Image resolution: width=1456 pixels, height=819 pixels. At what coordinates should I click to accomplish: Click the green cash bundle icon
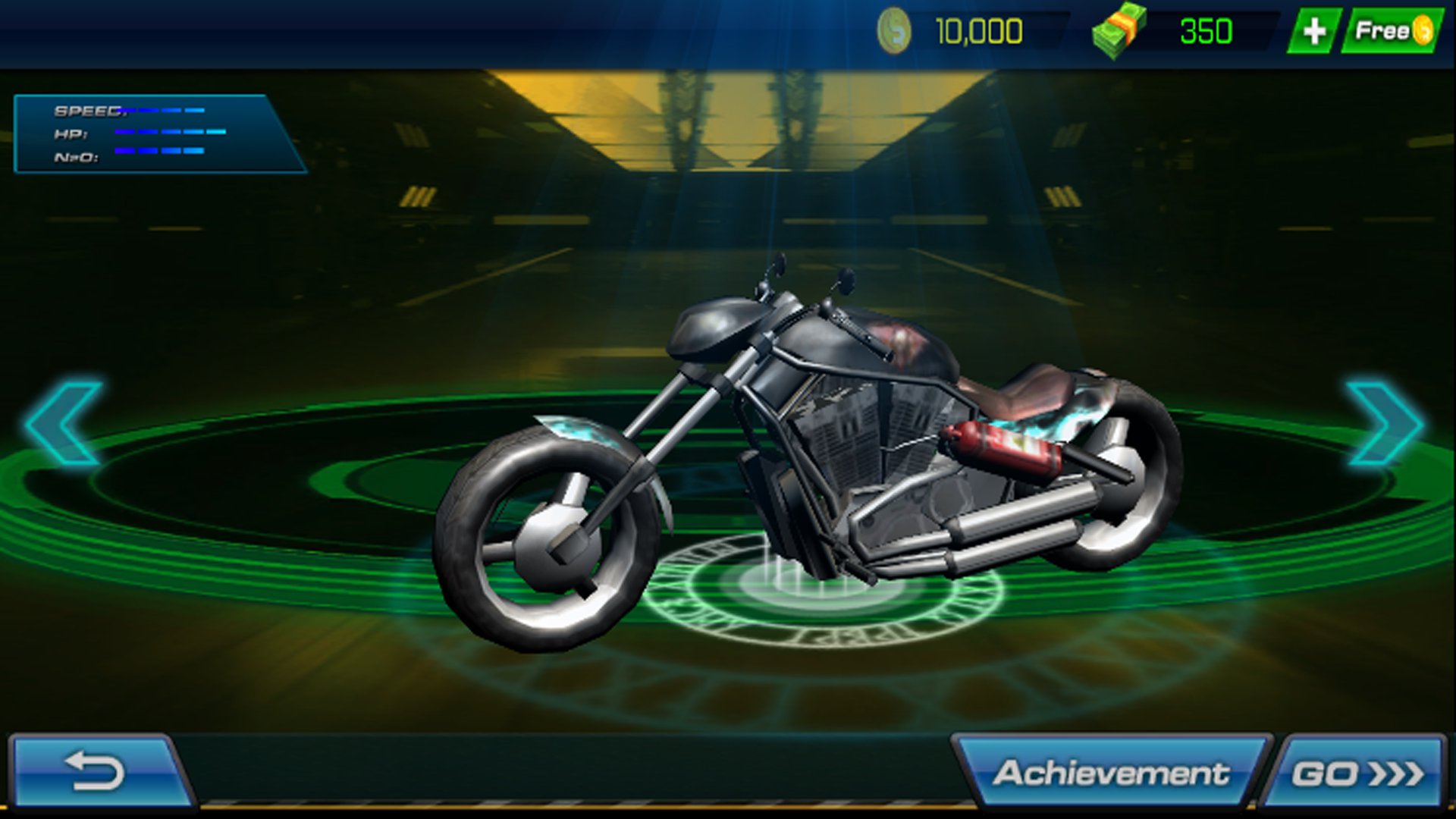(1119, 30)
